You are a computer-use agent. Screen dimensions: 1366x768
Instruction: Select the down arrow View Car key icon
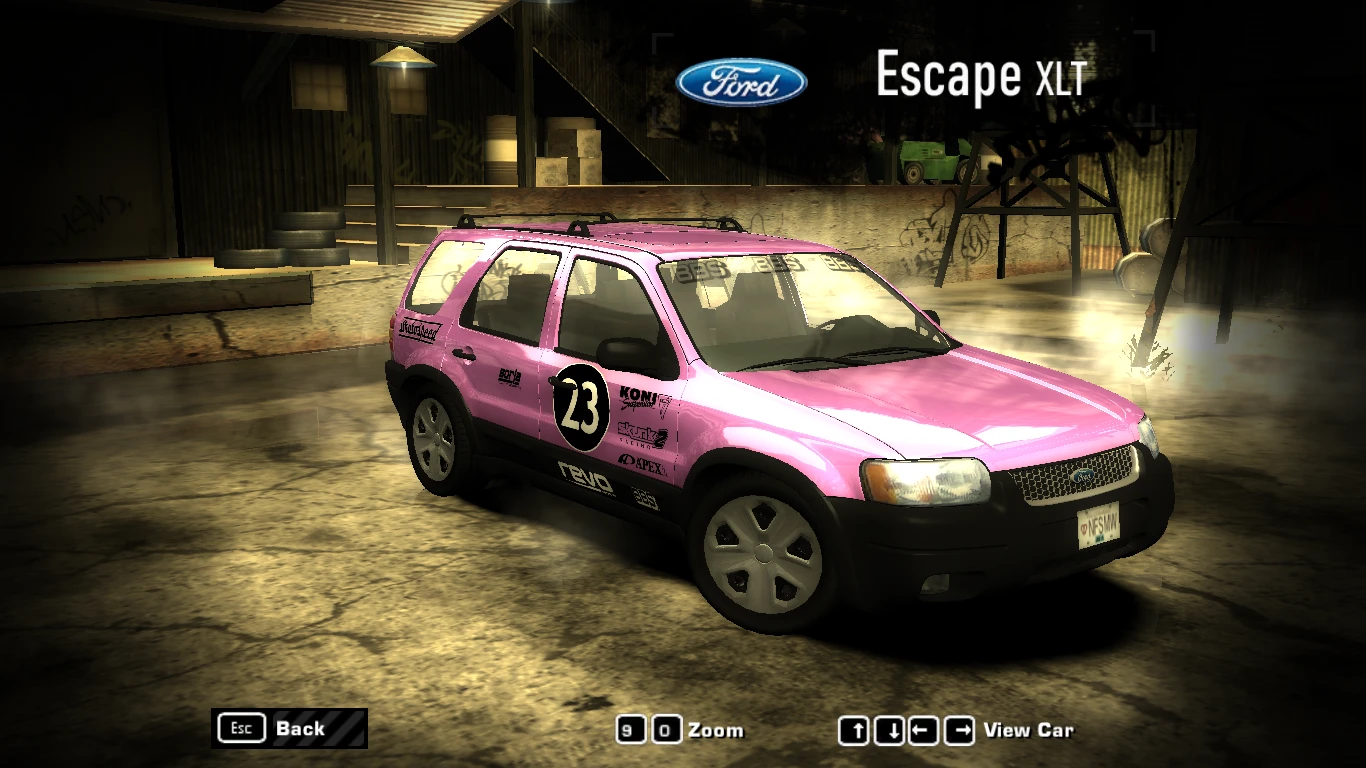click(888, 730)
